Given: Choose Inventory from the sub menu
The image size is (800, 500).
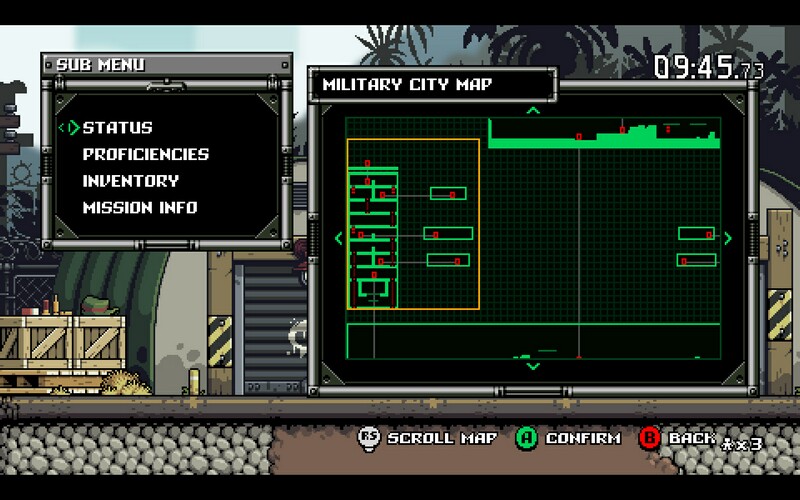Looking at the screenshot, I should pyautogui.click(x=130, y=181).
